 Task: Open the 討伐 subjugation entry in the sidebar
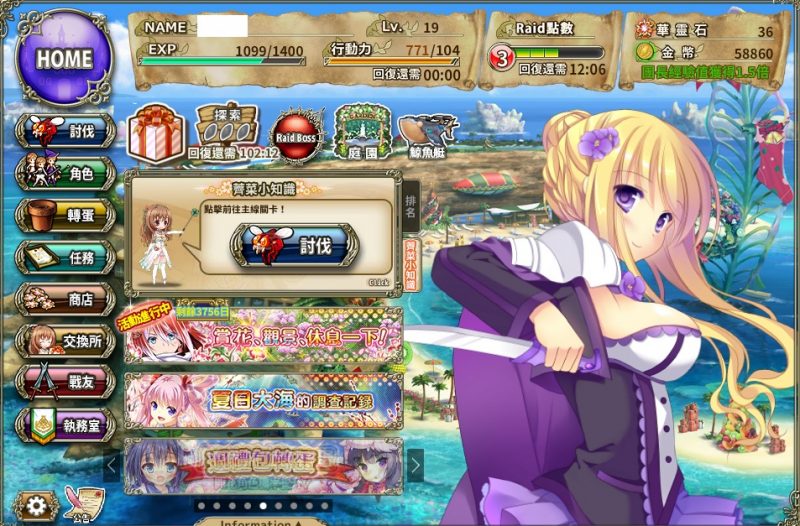click(x=64, y=131)
